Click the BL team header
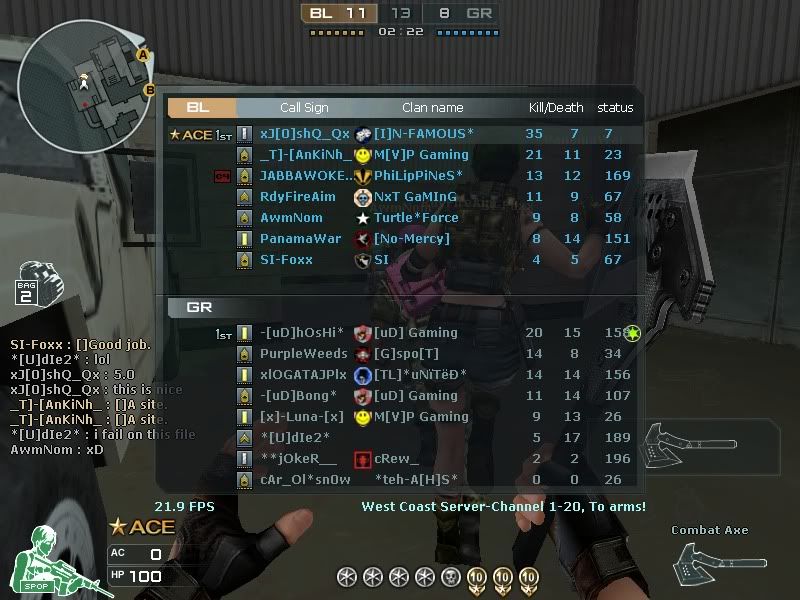This screenshot has height=600, width=800. click(x=200, y=107)
